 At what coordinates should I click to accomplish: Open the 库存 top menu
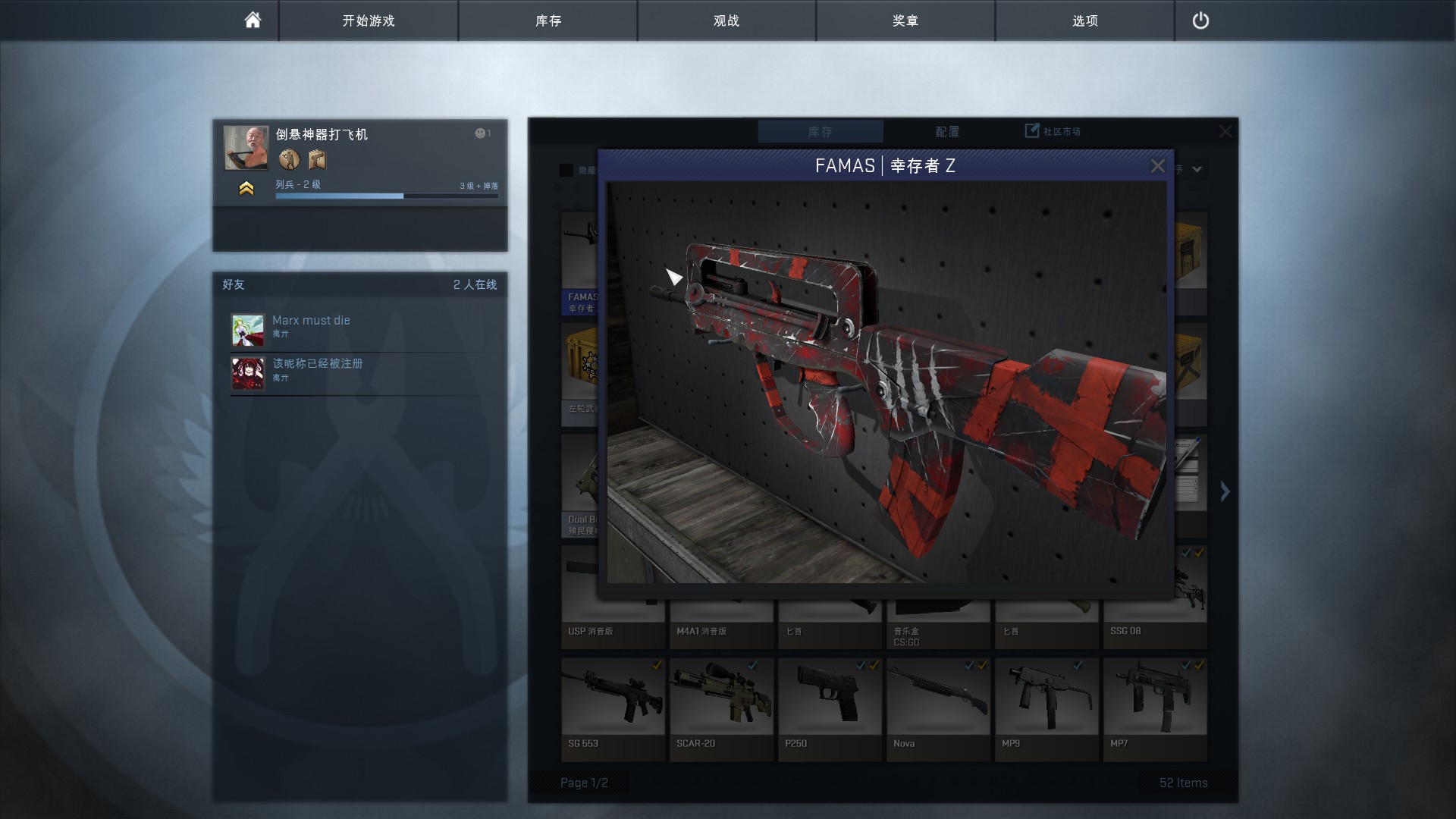(548, 20)
